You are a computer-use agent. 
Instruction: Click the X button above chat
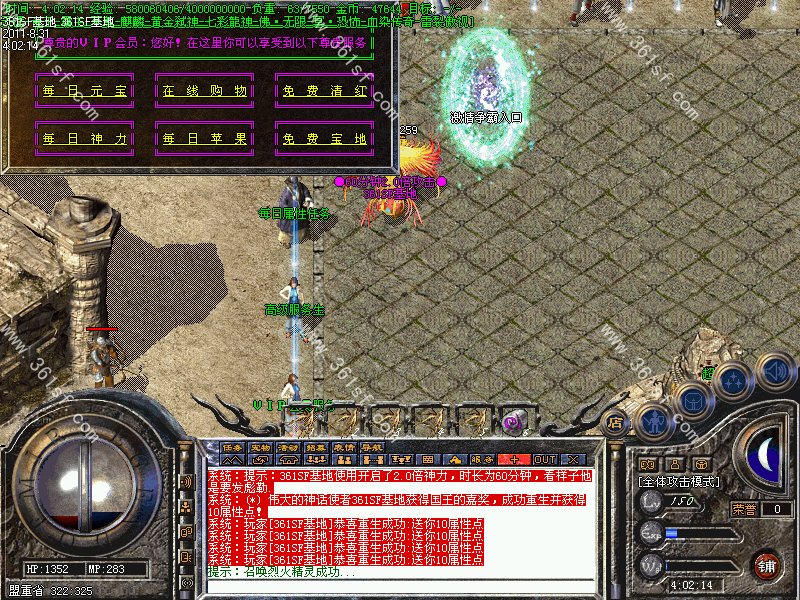tap(572, 459)
